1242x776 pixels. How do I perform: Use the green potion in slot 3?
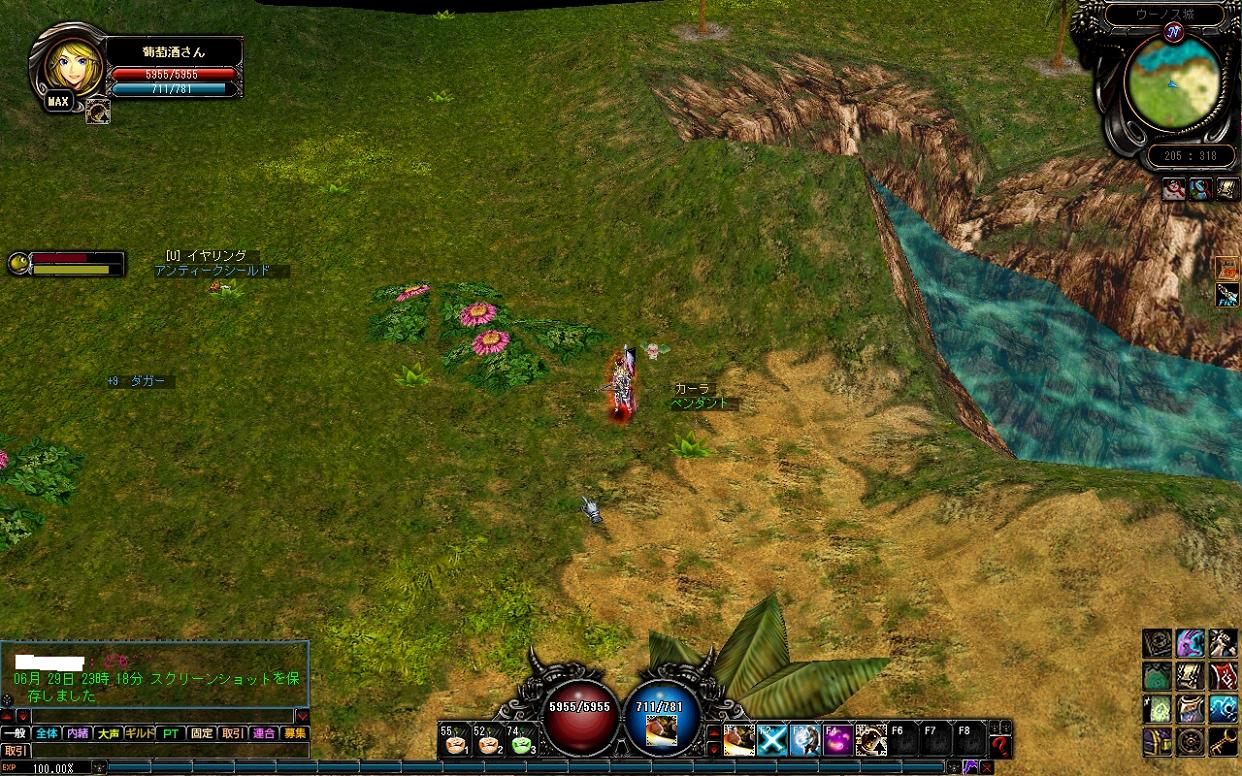click(521, 741)
